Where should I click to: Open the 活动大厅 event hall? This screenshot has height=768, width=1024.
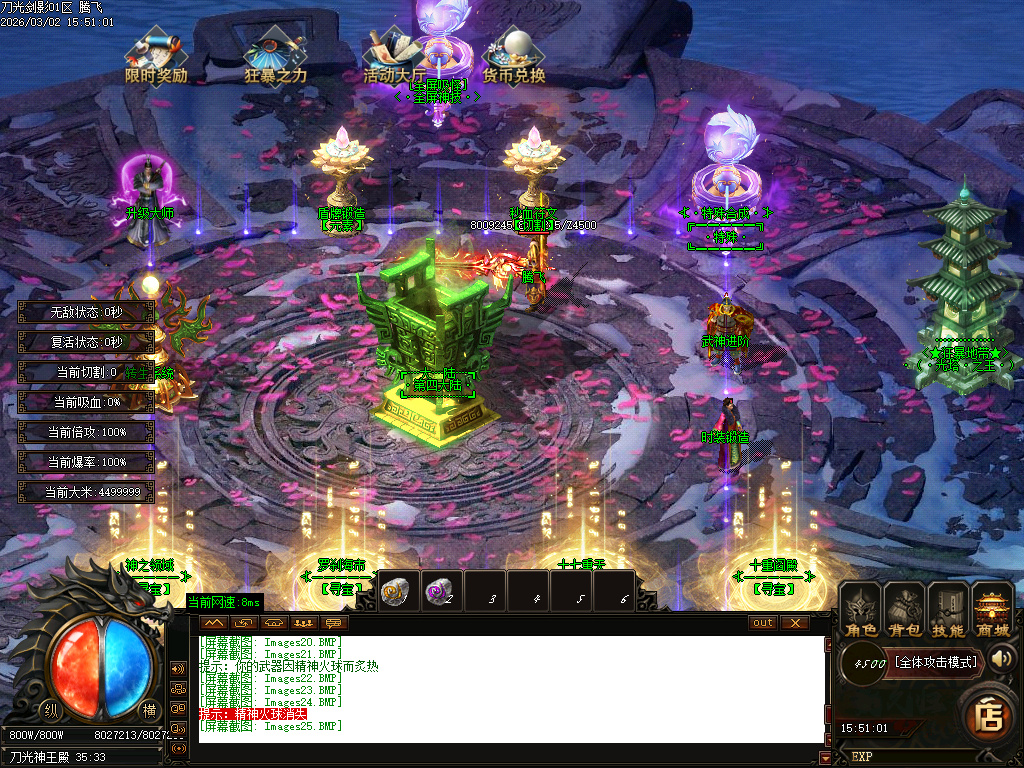coord(393,55)
